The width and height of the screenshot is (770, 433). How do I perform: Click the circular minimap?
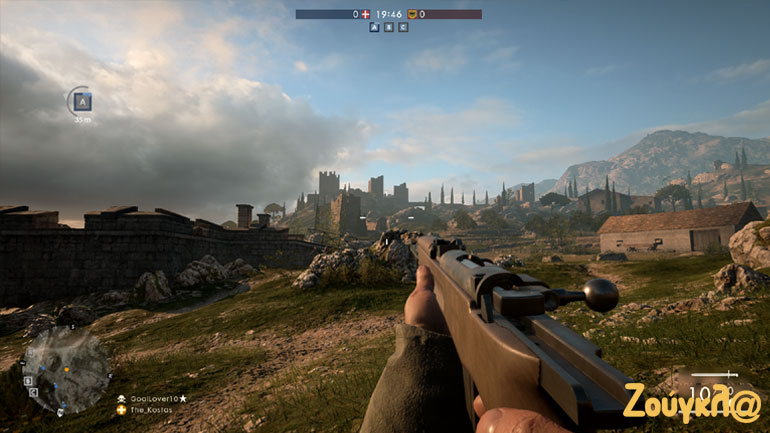[66, 369]
